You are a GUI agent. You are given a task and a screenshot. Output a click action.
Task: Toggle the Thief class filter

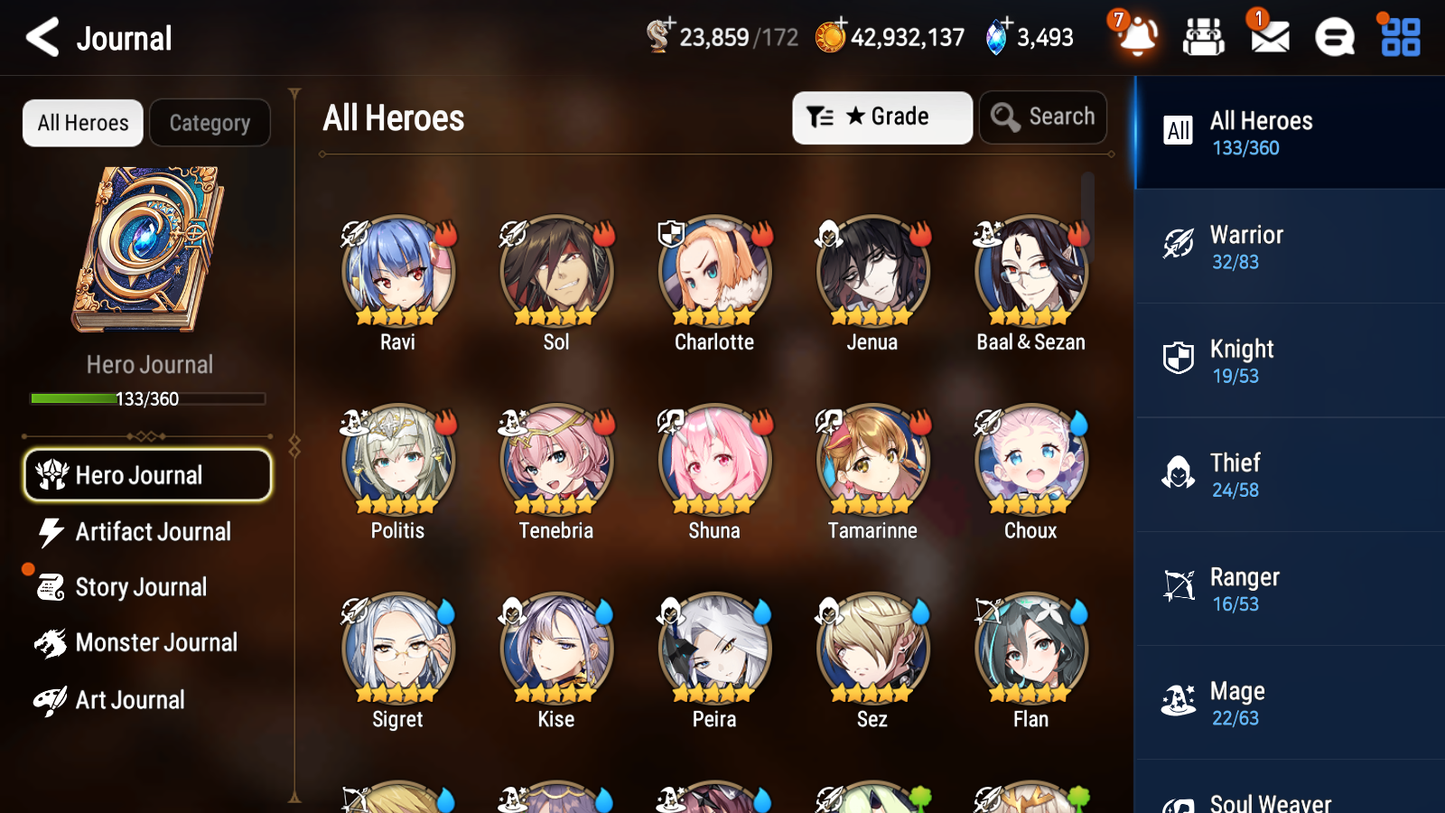point(1178,473)
